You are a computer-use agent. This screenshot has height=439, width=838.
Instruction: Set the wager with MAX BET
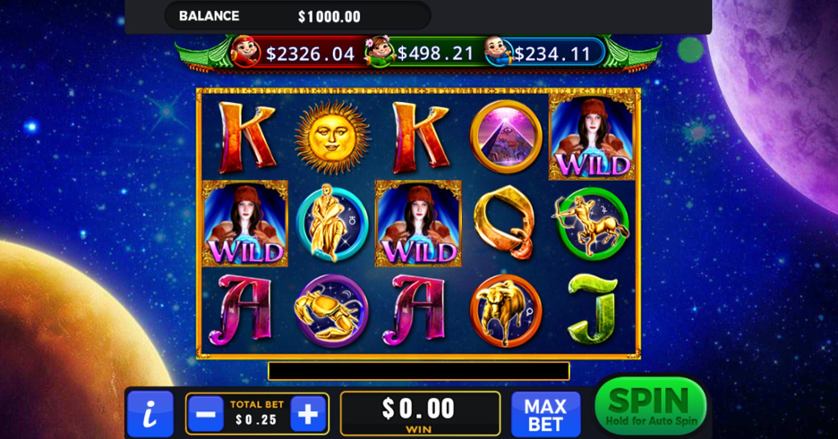pyautogui.click(x=546, y=413)
